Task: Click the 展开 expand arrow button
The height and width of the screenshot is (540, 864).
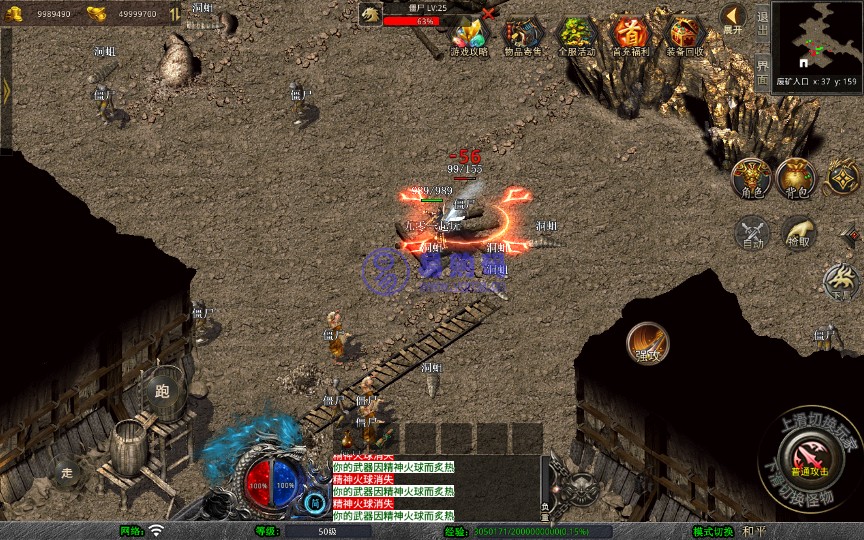Action: tap(733, 18)
